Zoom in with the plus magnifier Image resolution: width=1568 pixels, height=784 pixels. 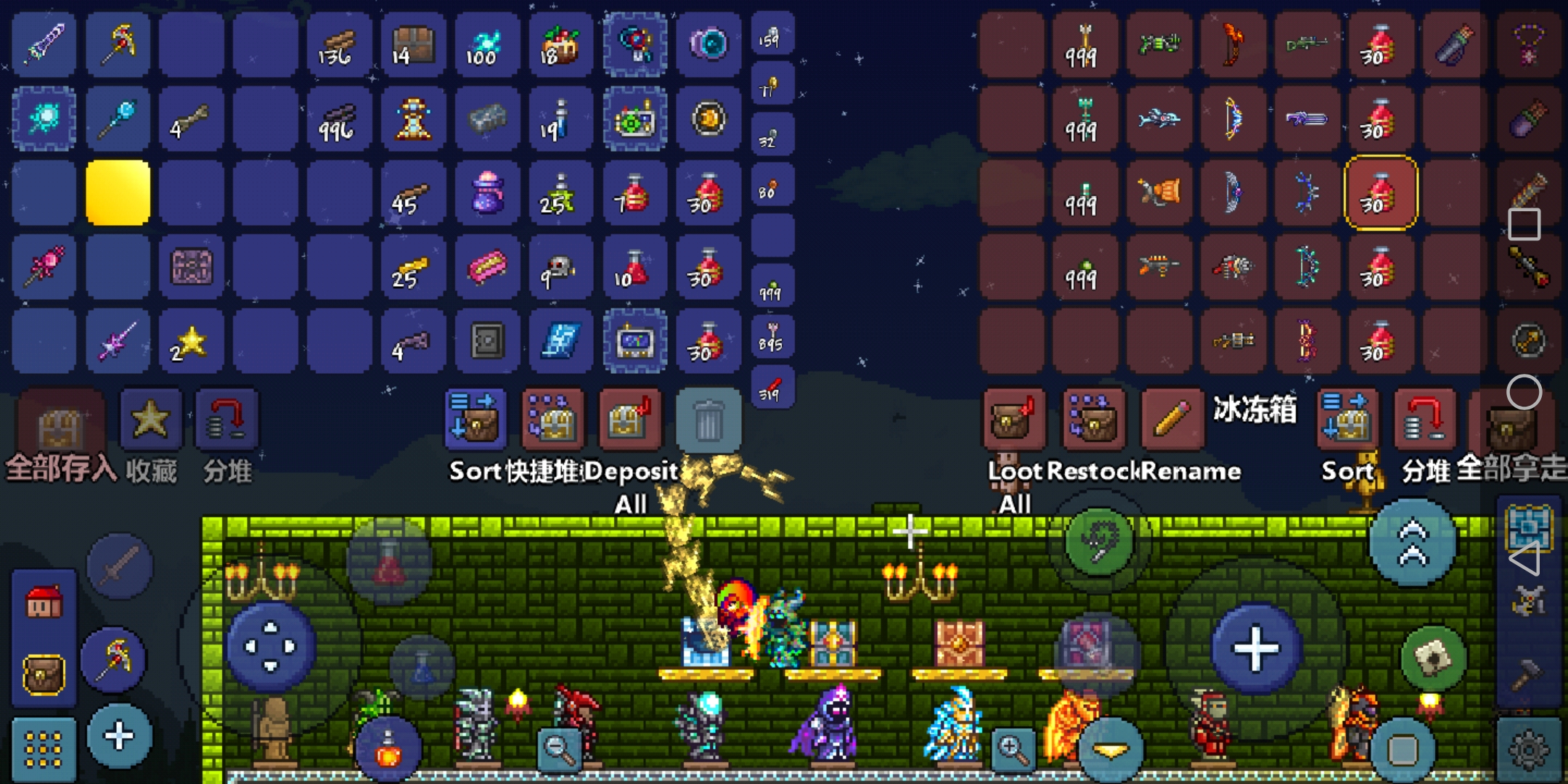pyautogui.click(x=1013, y=748)
